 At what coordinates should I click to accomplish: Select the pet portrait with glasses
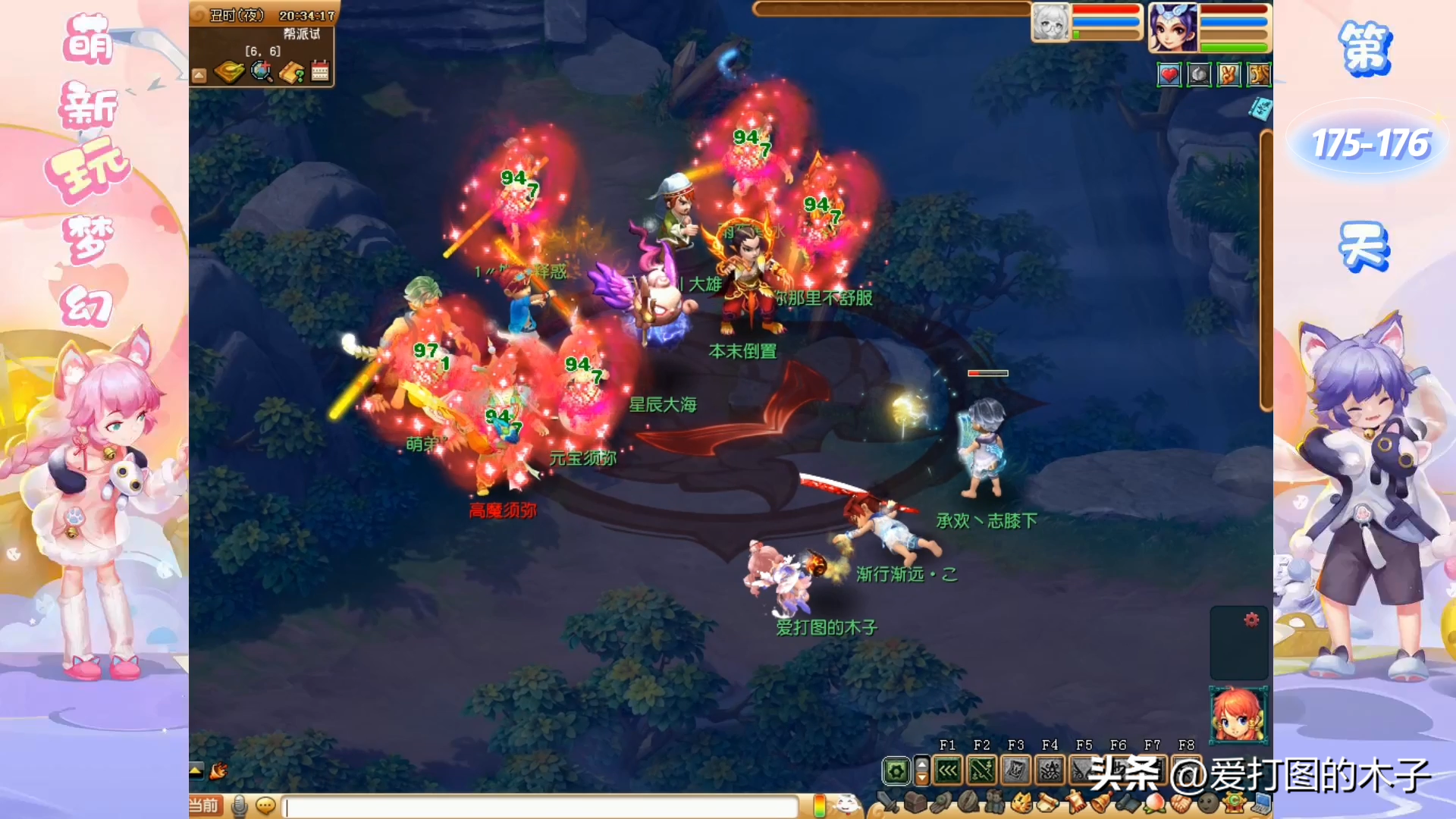pyautogui.click(x=1050, y=23)
